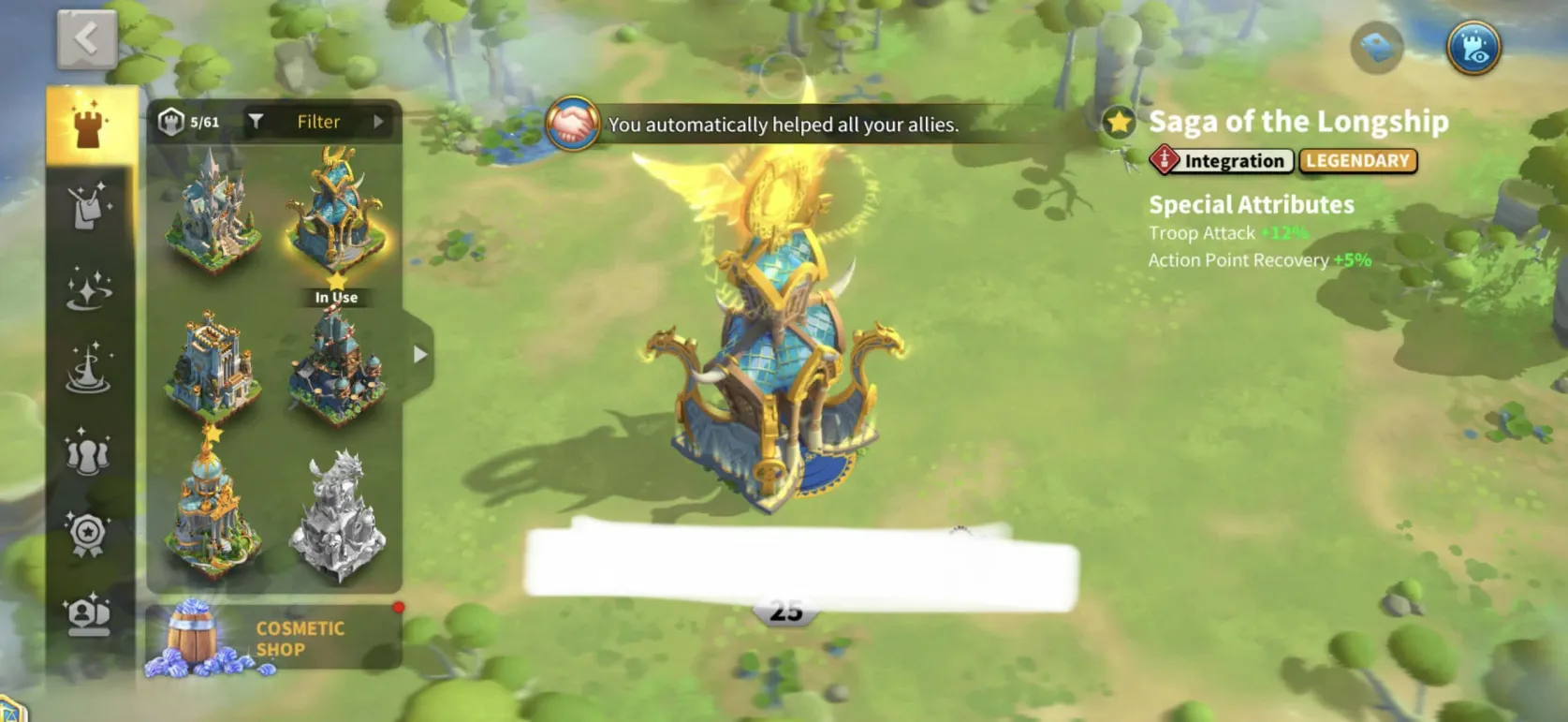Expand the skin list panel arrow

pos(420,355)
